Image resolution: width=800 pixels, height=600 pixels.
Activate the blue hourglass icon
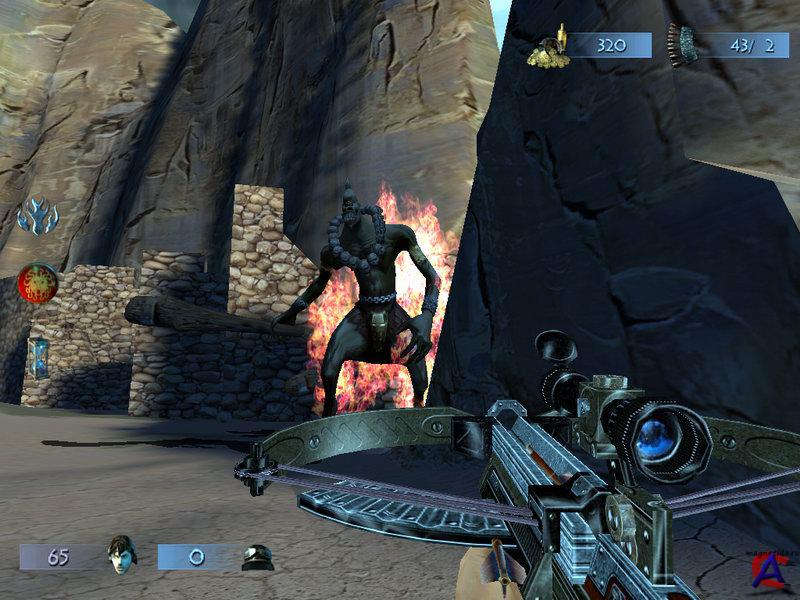click(38, 355)
